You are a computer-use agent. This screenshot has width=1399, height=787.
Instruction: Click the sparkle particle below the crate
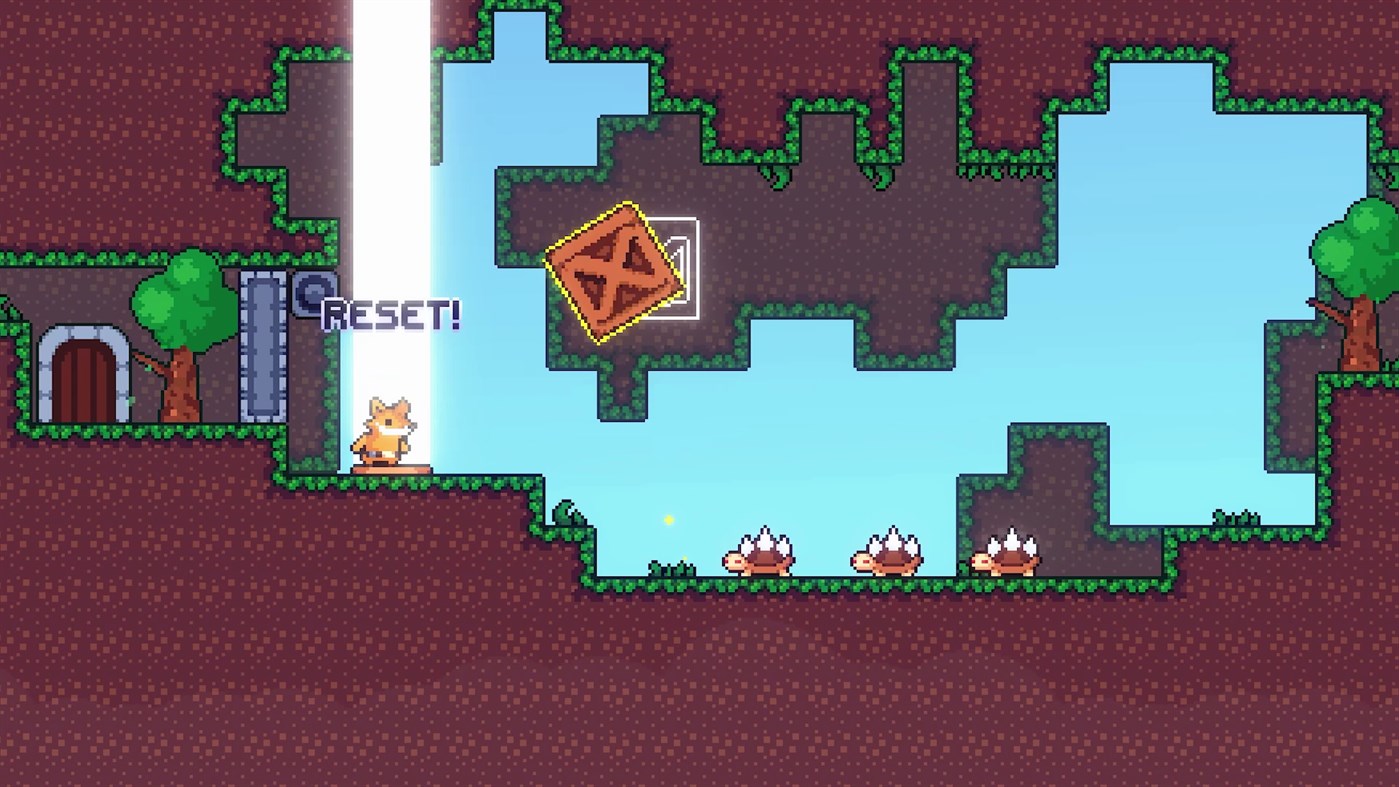tap(670, 518)
